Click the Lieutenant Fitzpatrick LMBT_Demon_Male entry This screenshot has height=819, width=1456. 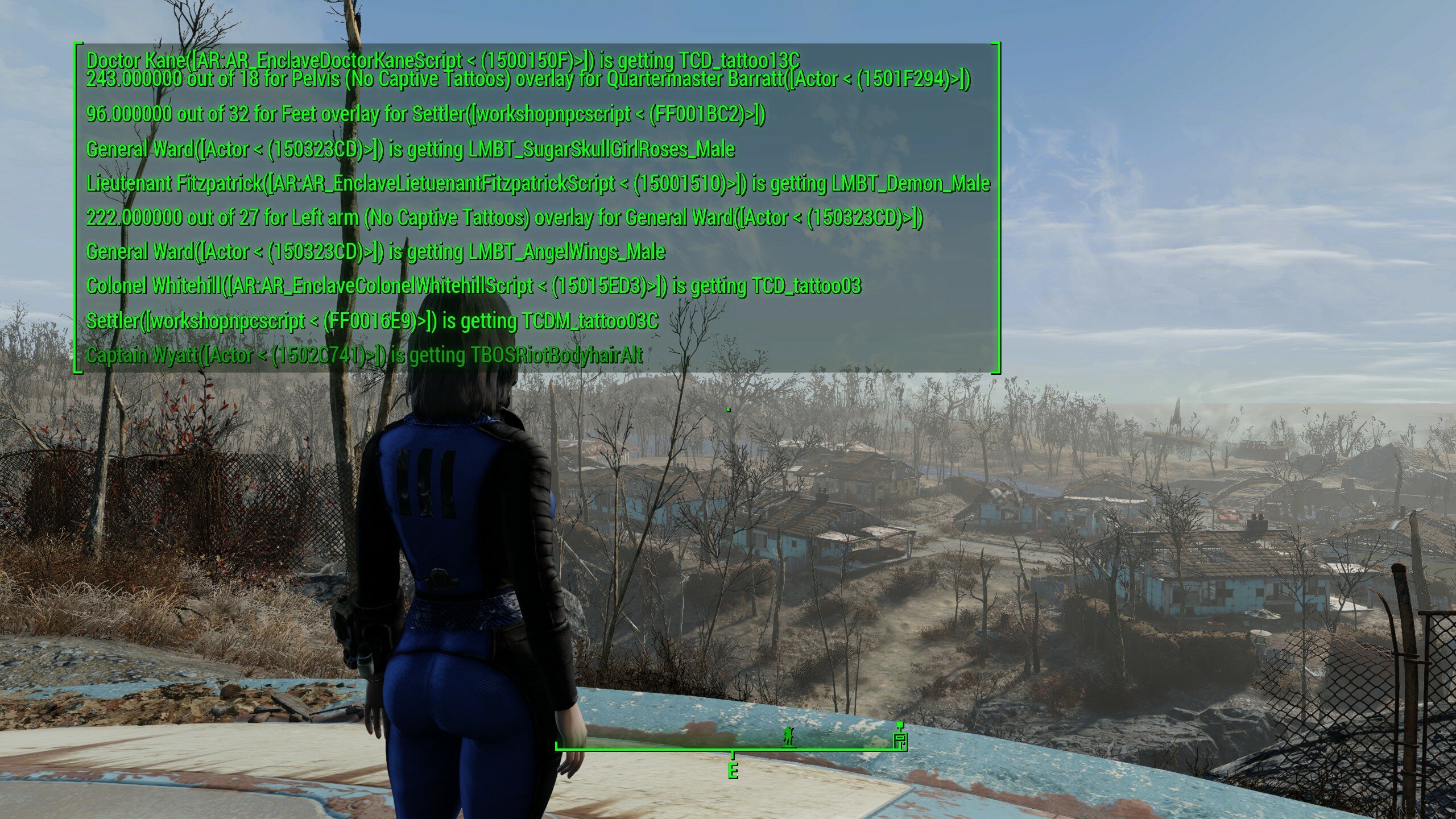537,184
